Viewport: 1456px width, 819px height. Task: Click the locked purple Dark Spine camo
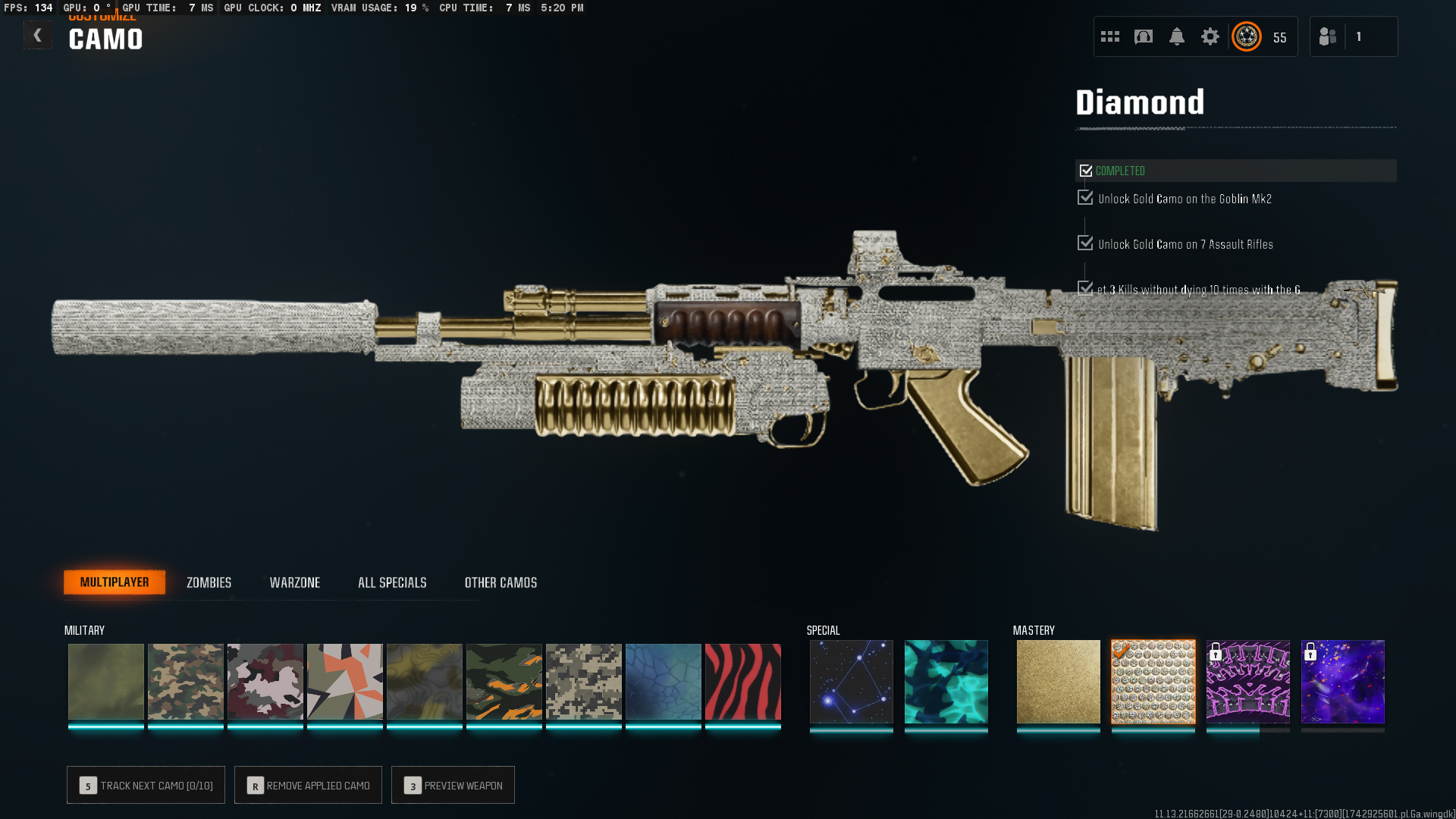click(1247, 682)
